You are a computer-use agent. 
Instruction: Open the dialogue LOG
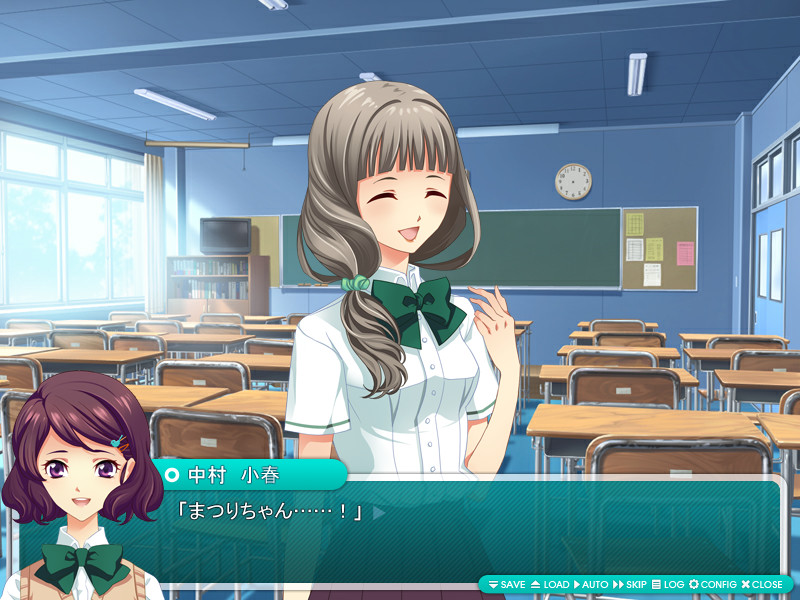668,584
